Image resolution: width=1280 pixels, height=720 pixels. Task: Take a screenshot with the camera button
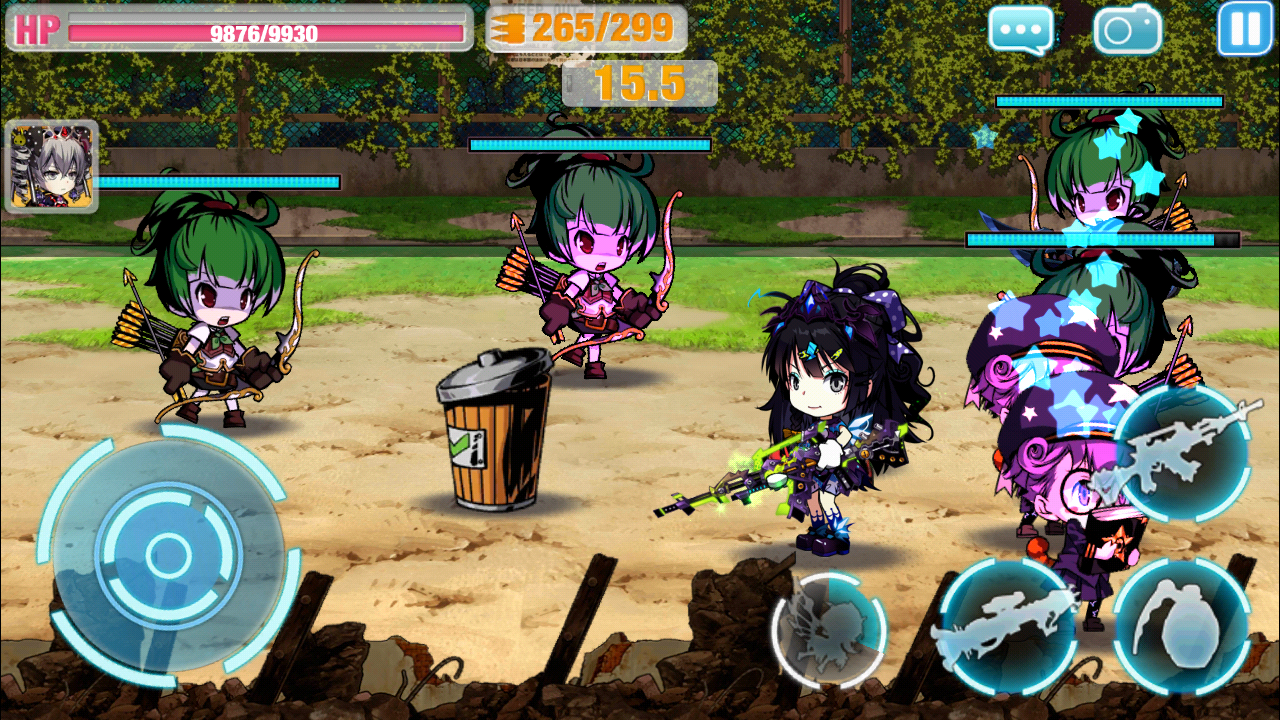[x=1128, y=30]
